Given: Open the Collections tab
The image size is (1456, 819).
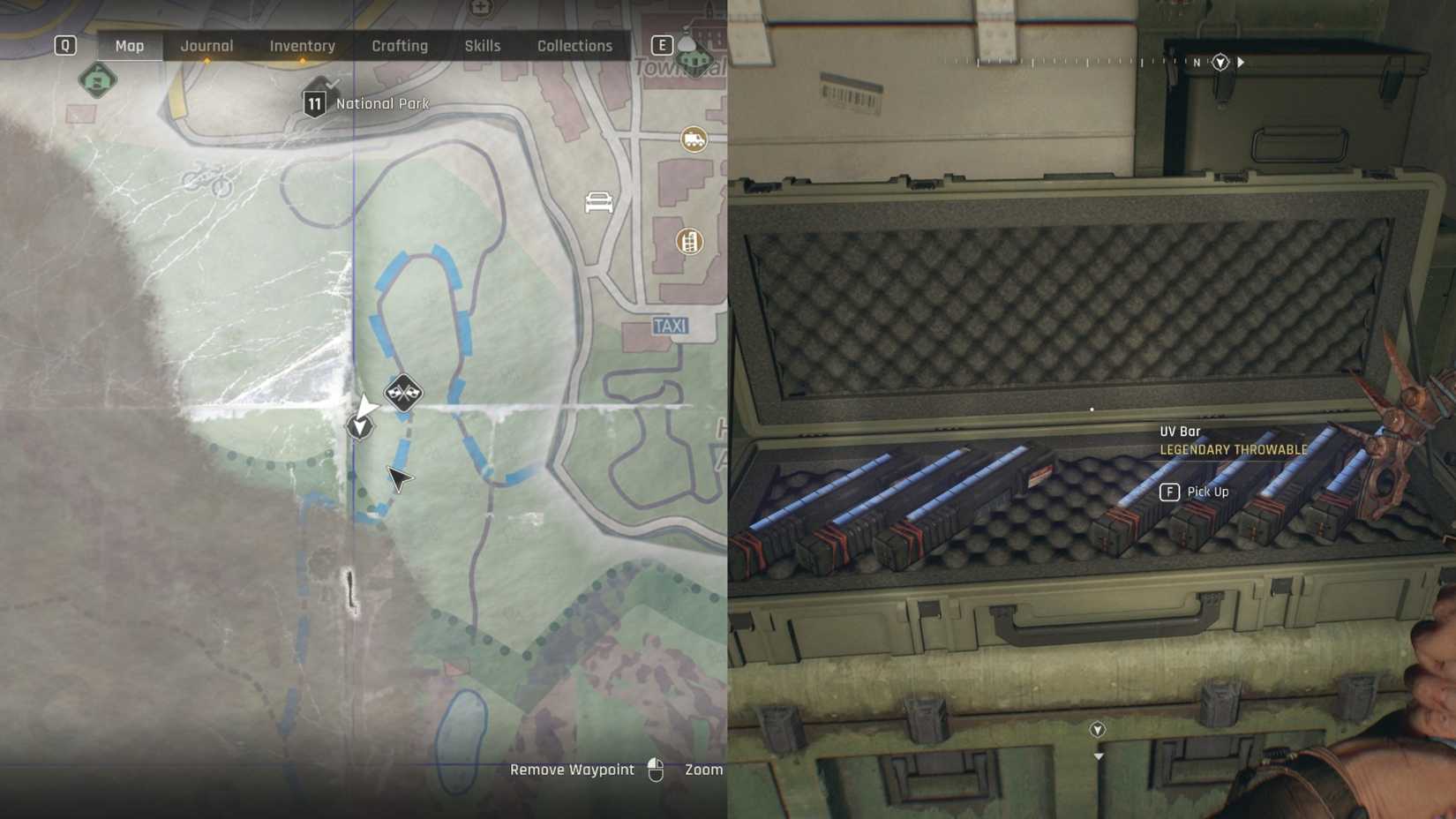Looking at the screenshot, I should coord(574,45).
